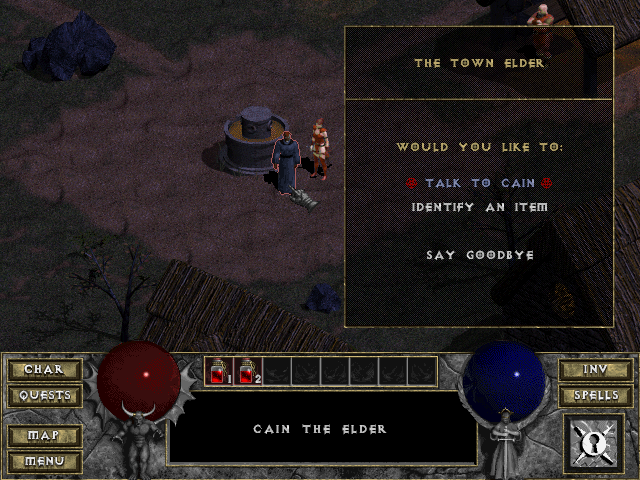This screenshot has height=480, width=640.
Task: Open the SPELLS book
Action: pyautogui.click(x=595, y=395)
